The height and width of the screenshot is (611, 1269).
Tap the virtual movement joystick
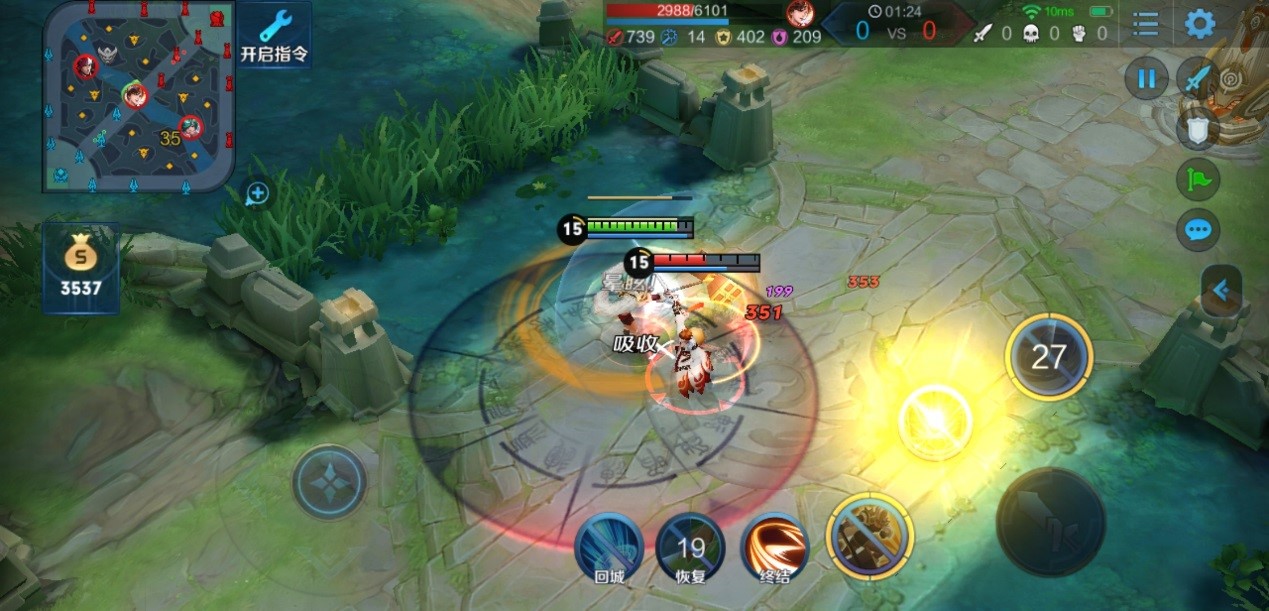(329, 482)
